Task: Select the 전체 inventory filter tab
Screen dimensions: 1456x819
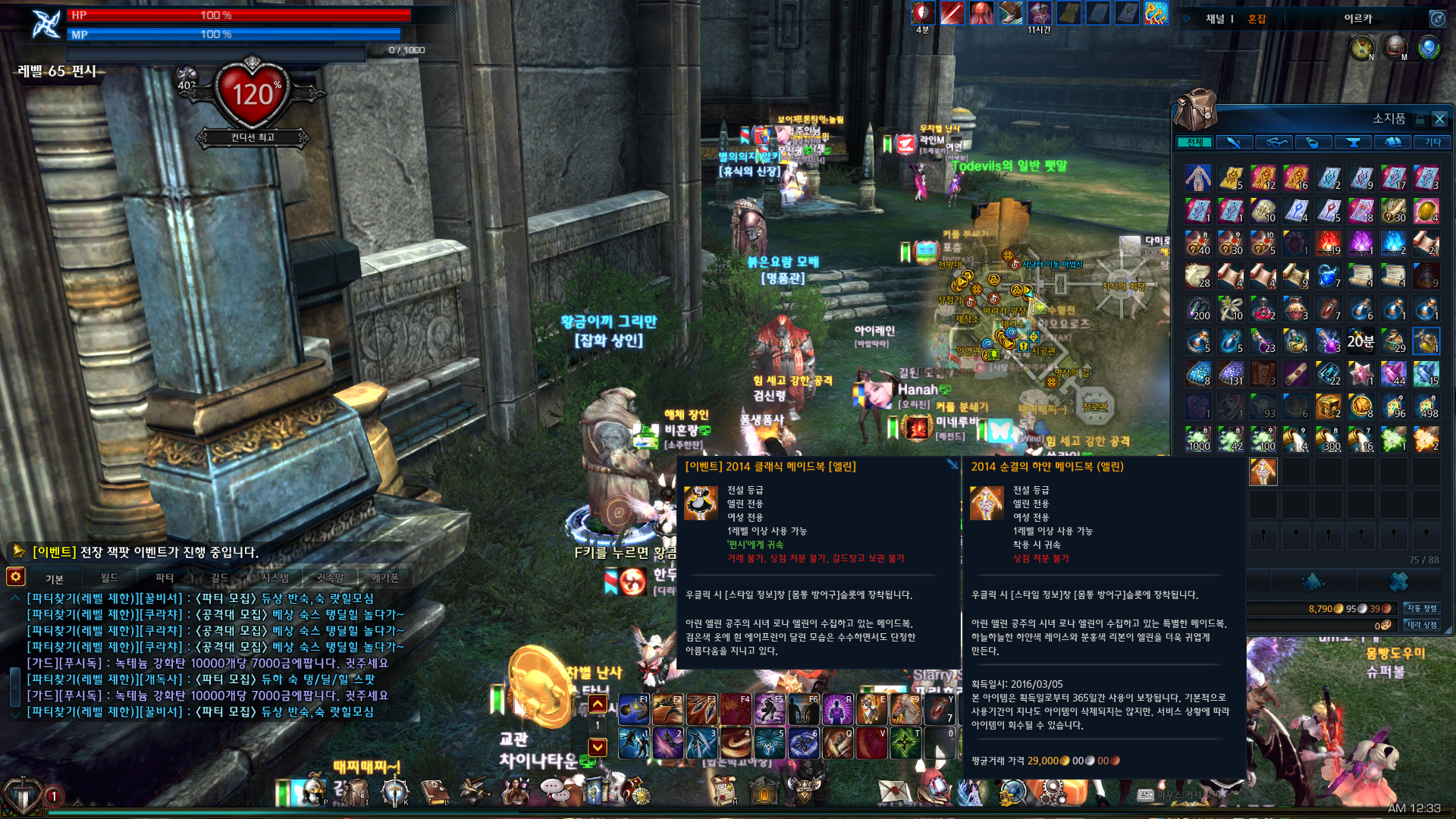Action: pyautogui.click(x=1194, y=142)
